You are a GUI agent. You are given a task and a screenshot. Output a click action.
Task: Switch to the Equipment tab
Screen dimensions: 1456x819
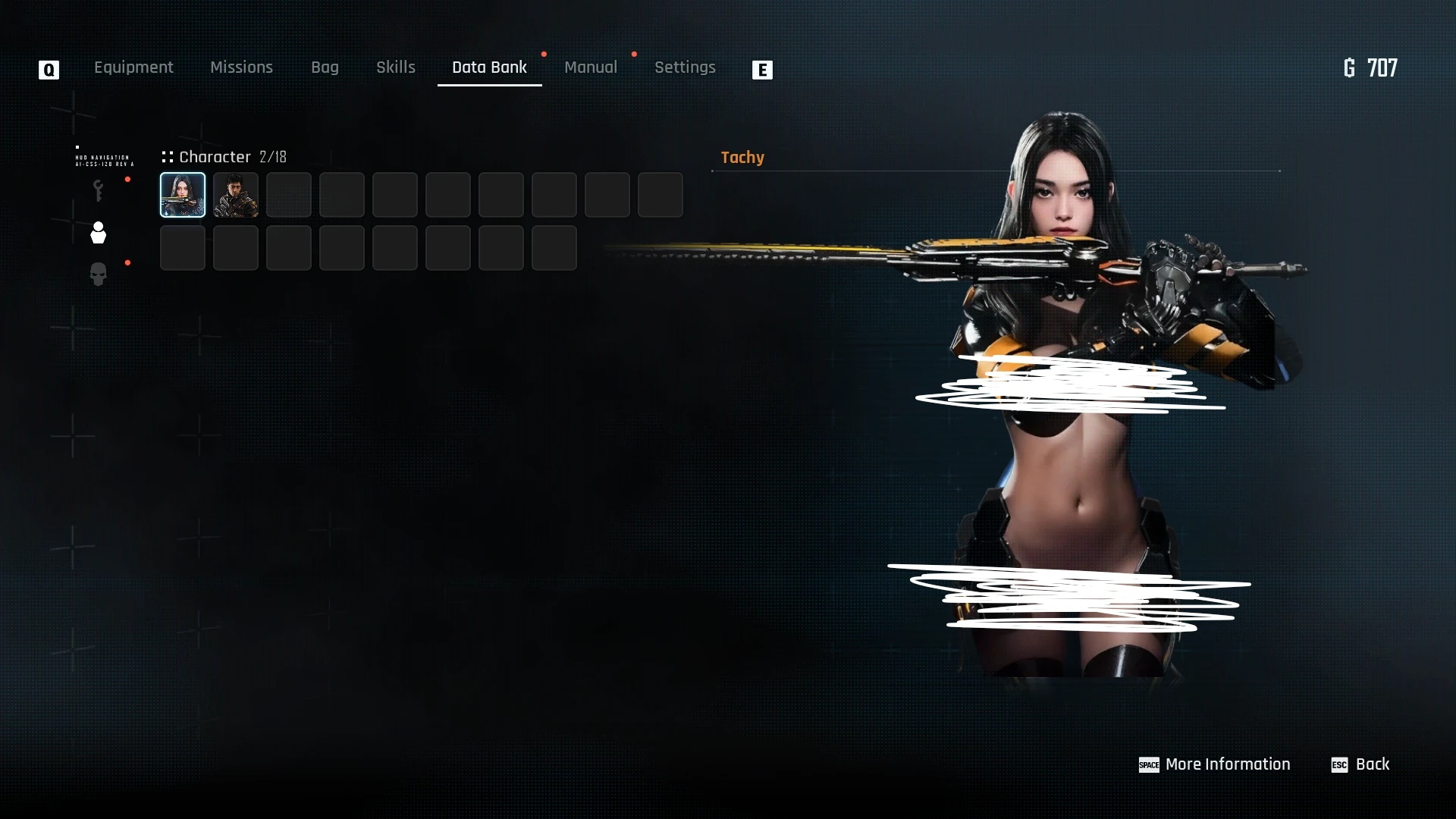point(133,67)
